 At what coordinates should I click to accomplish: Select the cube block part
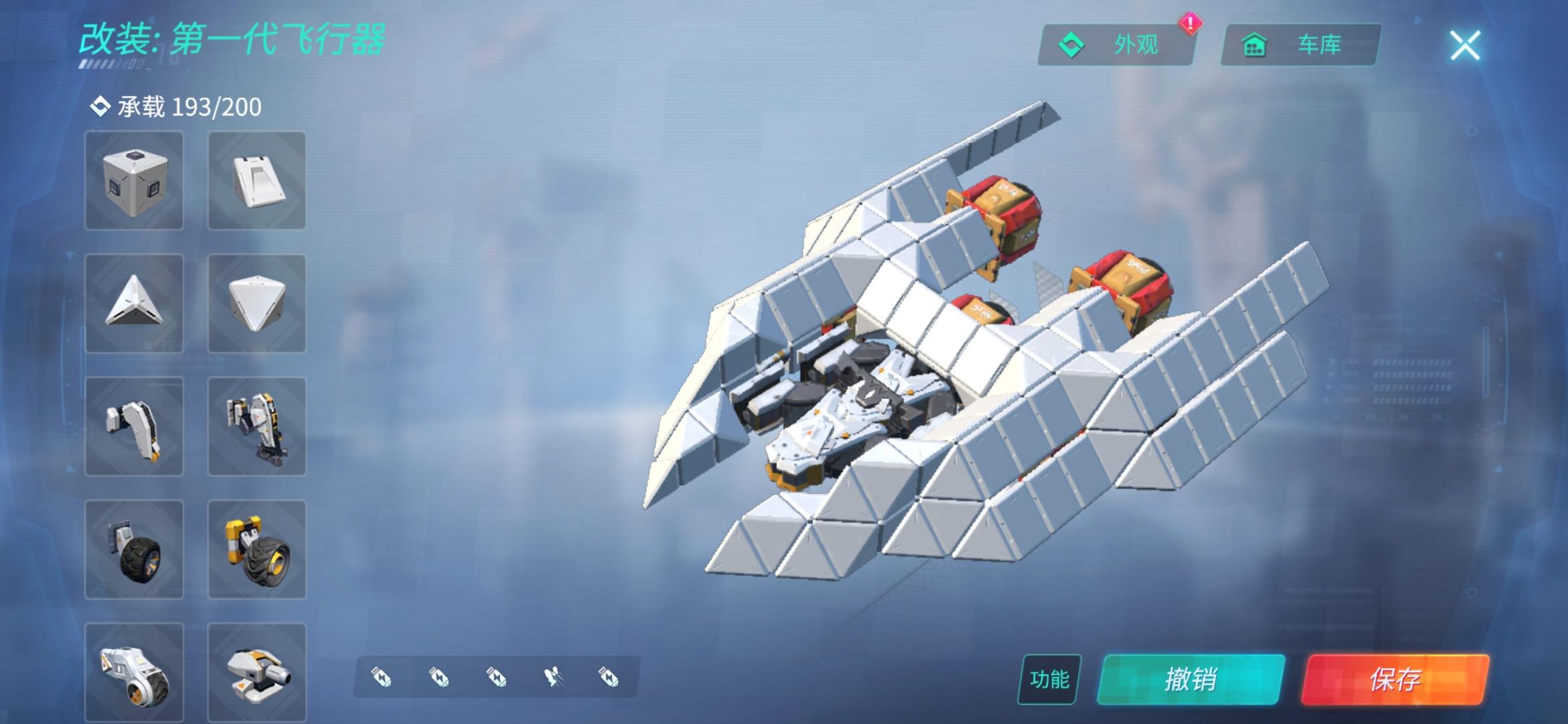(134, 180)
